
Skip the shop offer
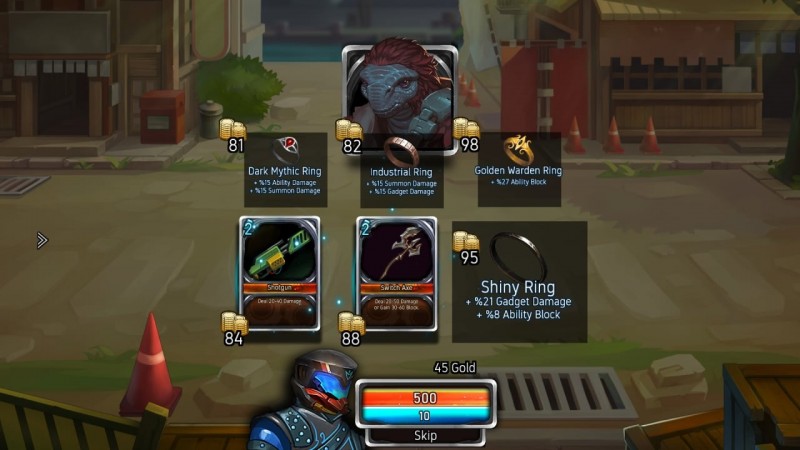[x=426, y=436]
